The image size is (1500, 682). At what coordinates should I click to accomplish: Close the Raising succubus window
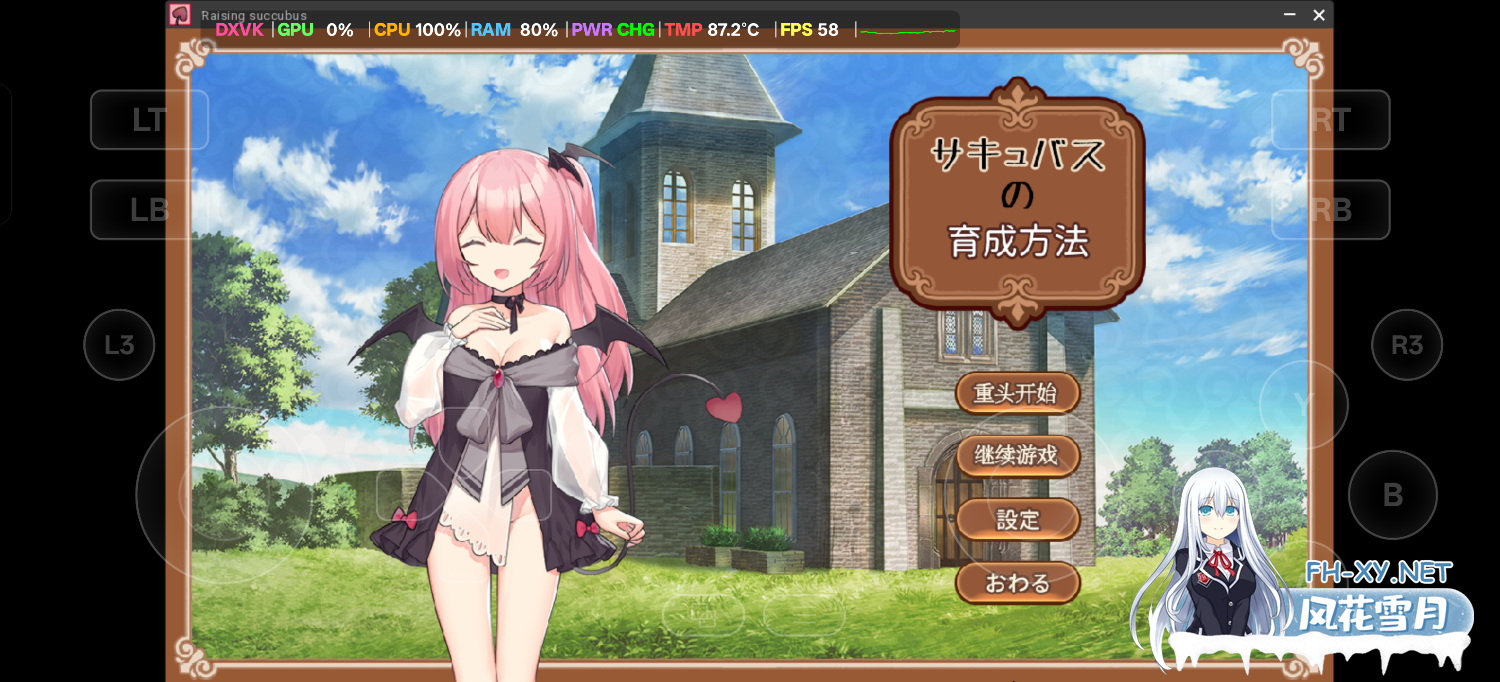pos(1319,15)
